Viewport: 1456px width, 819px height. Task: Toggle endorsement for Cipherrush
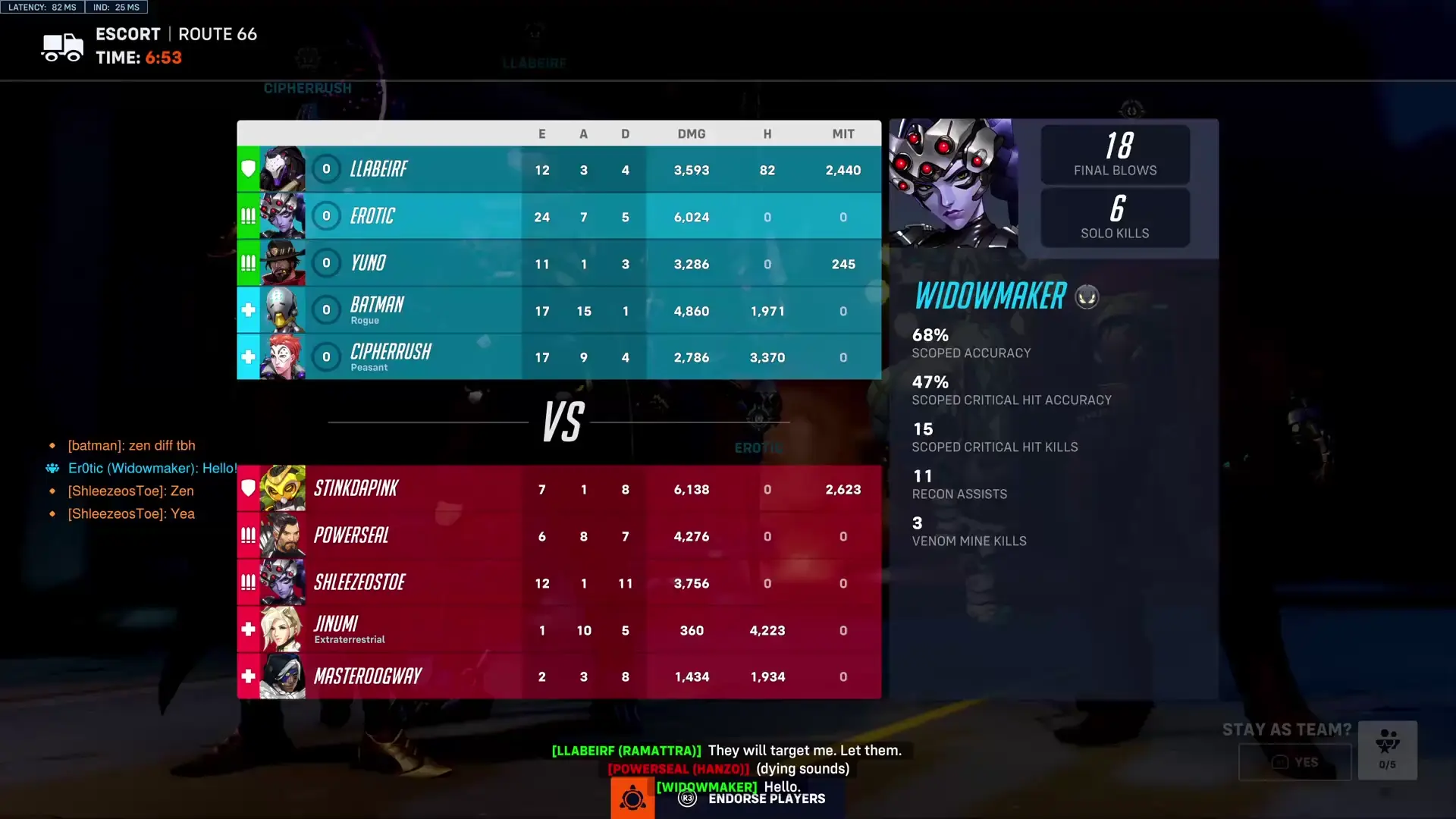(326, 356)
